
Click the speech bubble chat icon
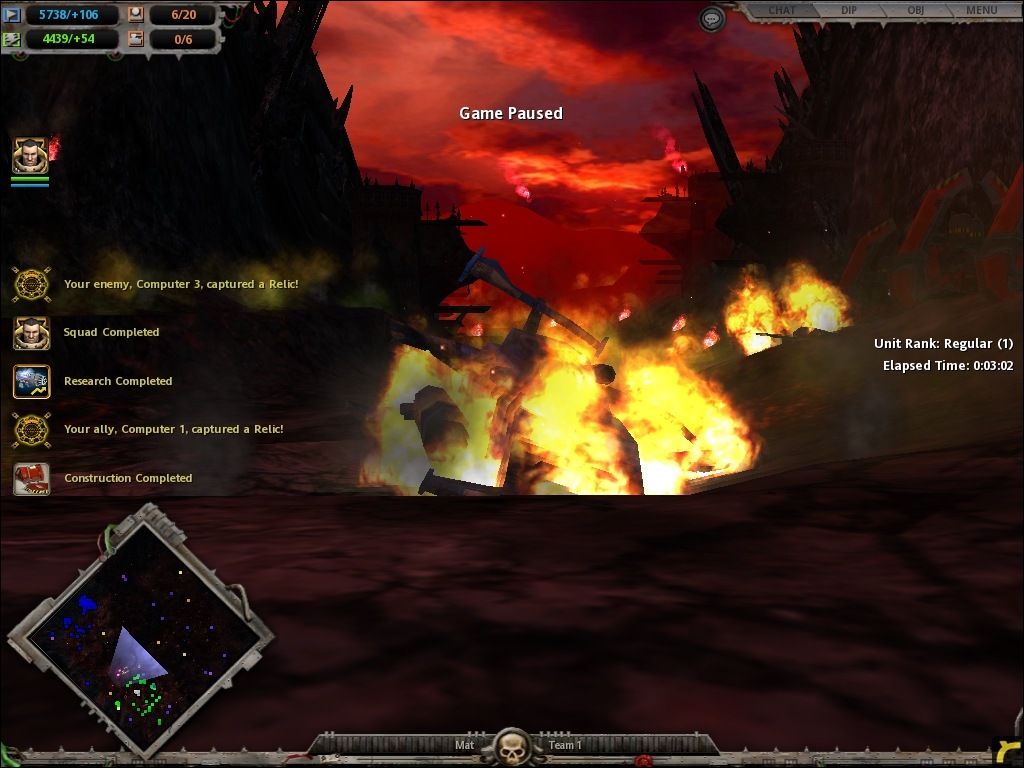coord(711,19)
